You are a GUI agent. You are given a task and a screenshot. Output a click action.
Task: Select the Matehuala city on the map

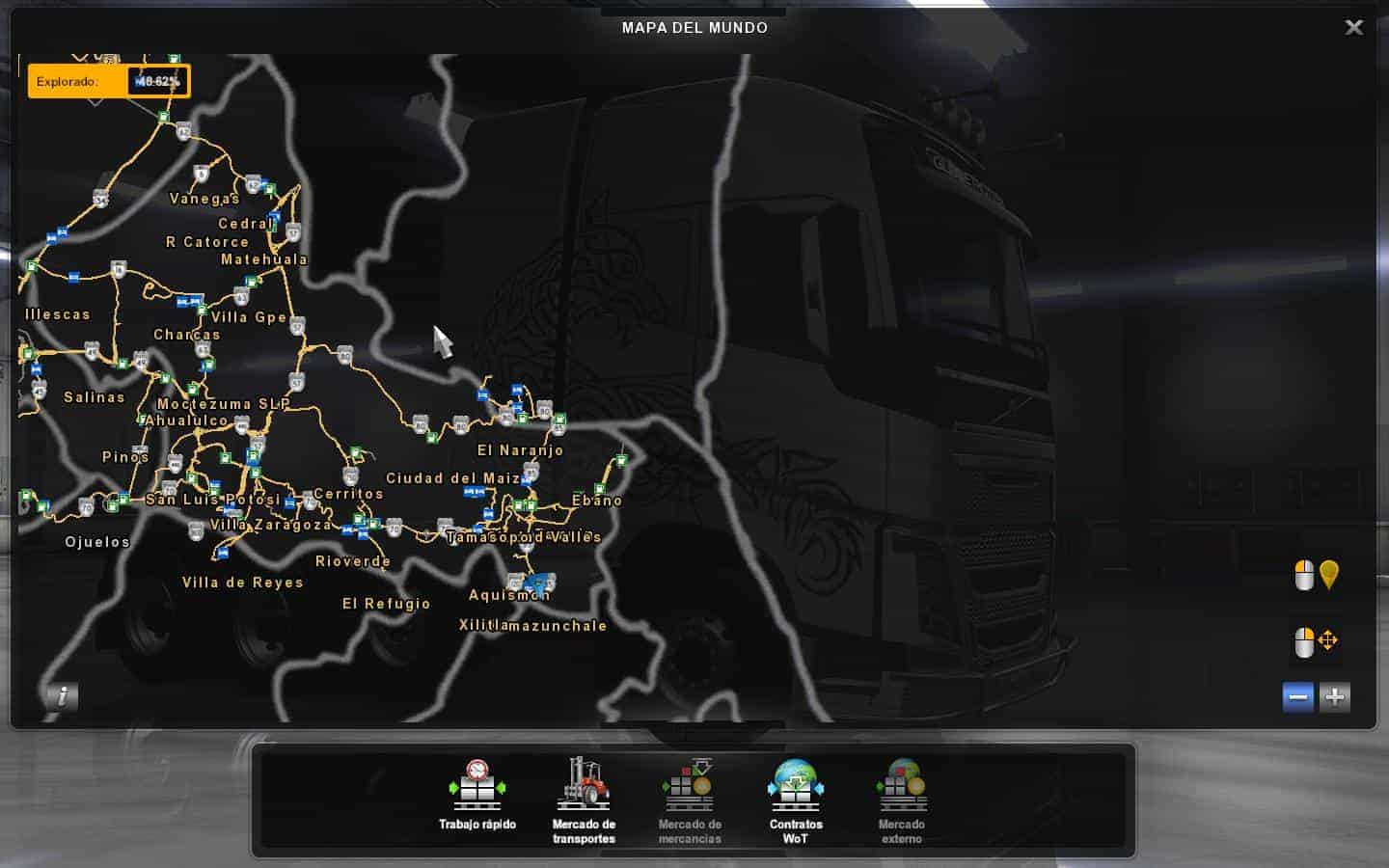(264, 259)
